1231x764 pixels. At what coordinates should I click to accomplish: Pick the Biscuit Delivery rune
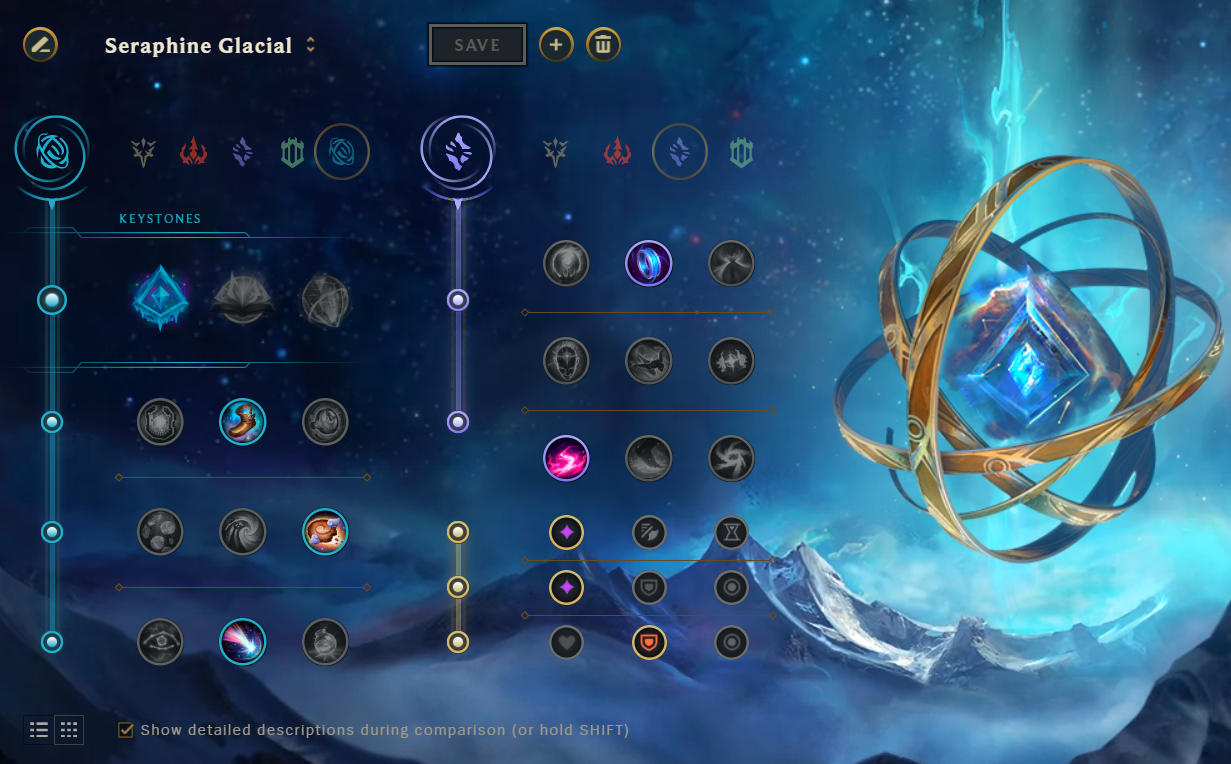[325, 532]
